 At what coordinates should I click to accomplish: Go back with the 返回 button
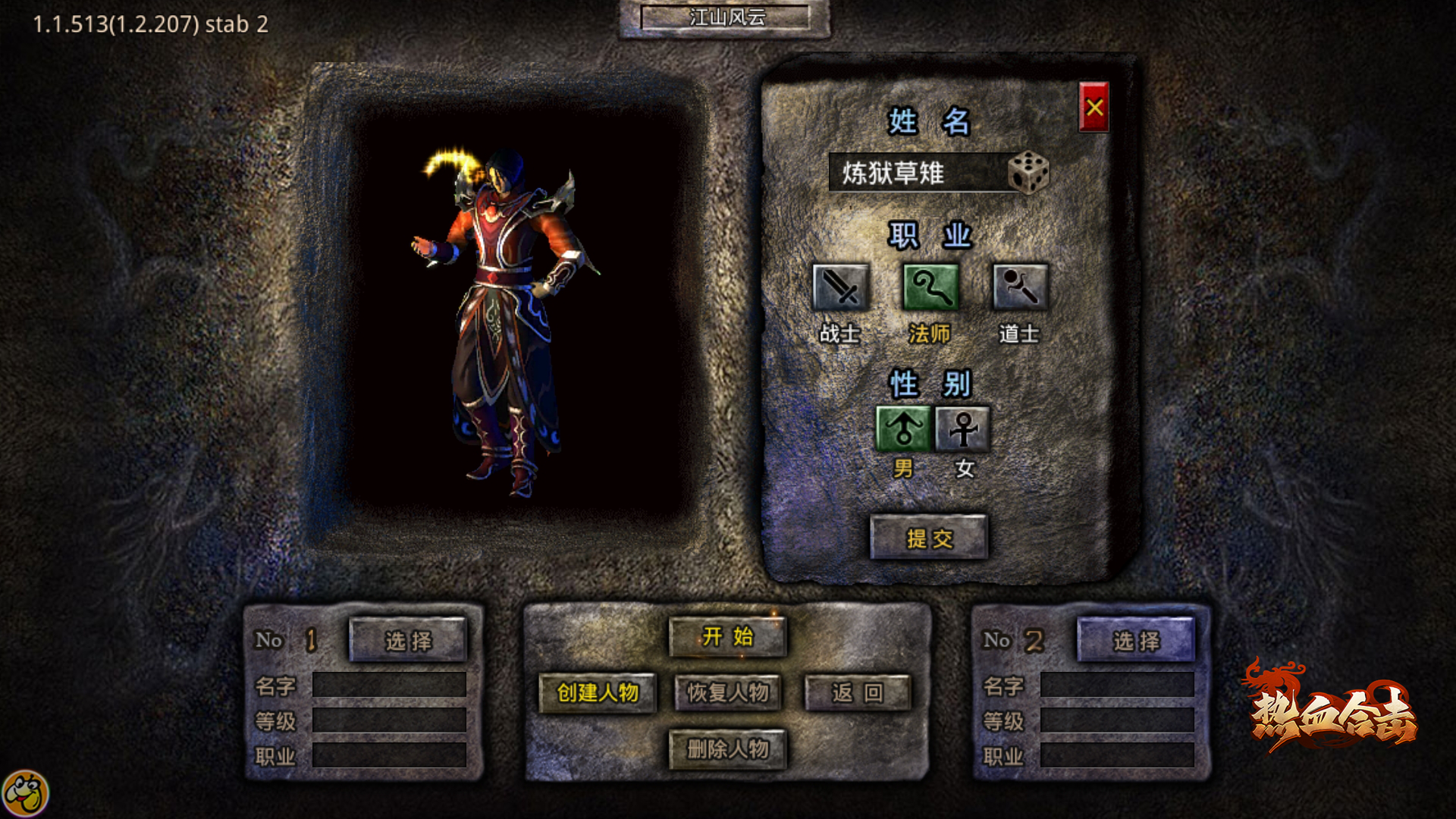[857, 692]
